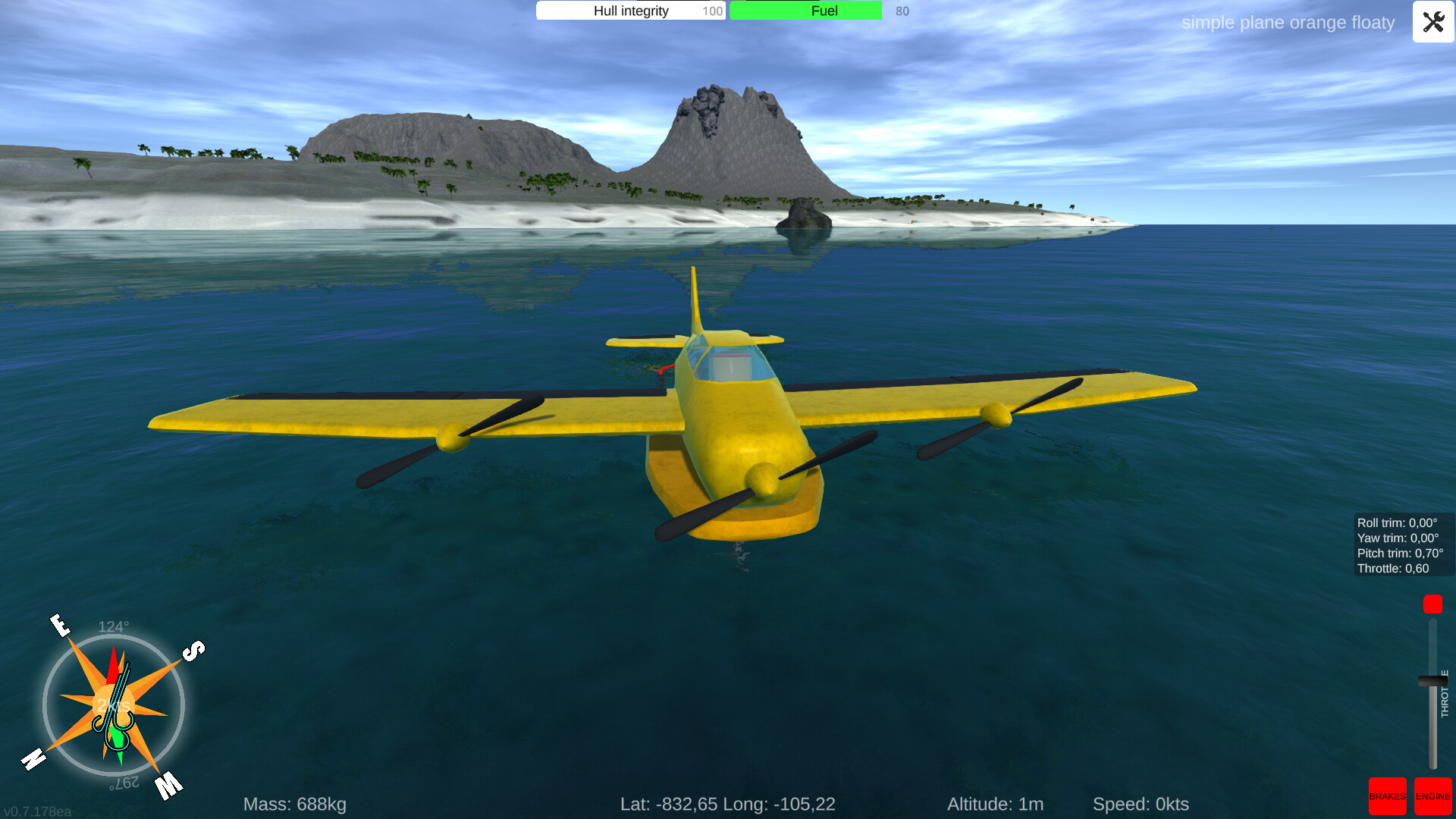The image size is (1456, 819).
Task: Toggle the BRAKES control
Action: click(x=1388, y=796)
